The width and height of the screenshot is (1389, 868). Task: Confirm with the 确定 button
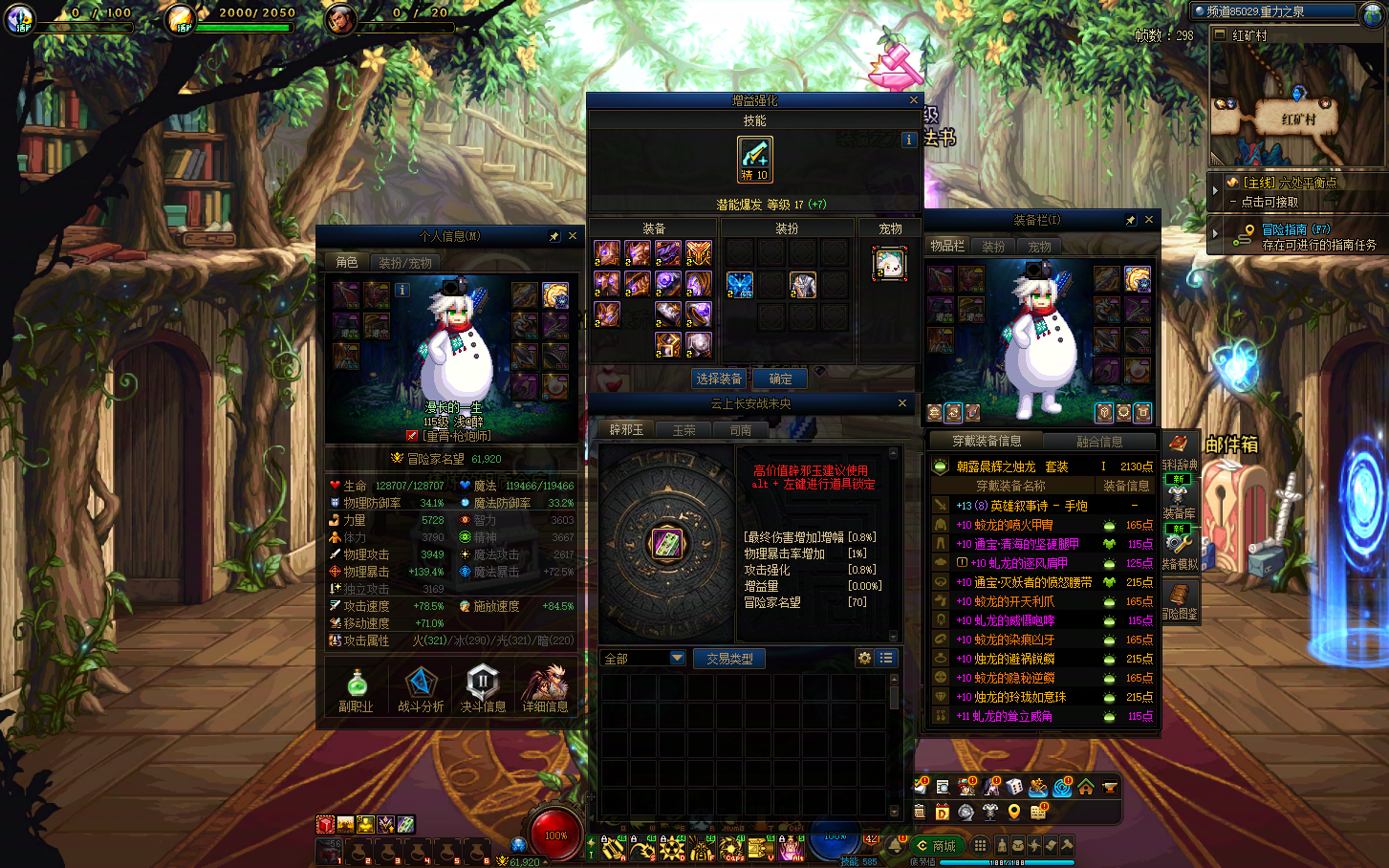click(x=780, y=379)
